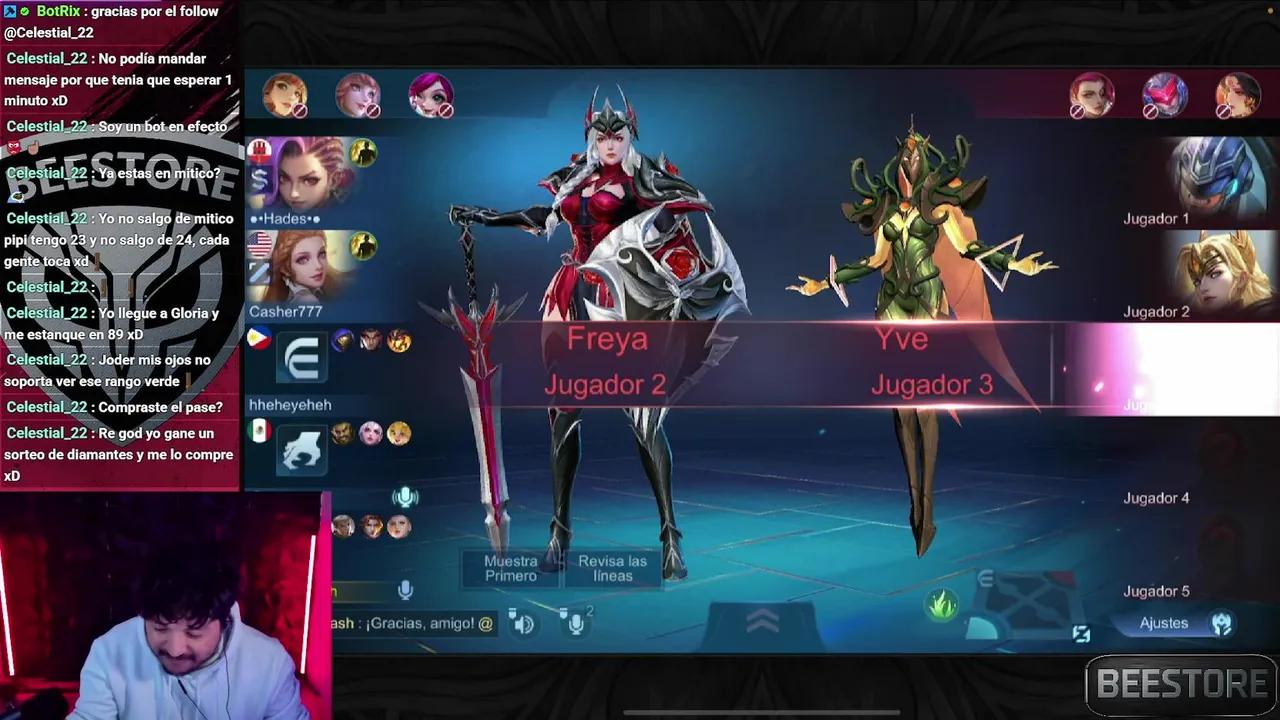
Task: Select the Gibraltar flag on •Hades• card
Action: (260, 151)
